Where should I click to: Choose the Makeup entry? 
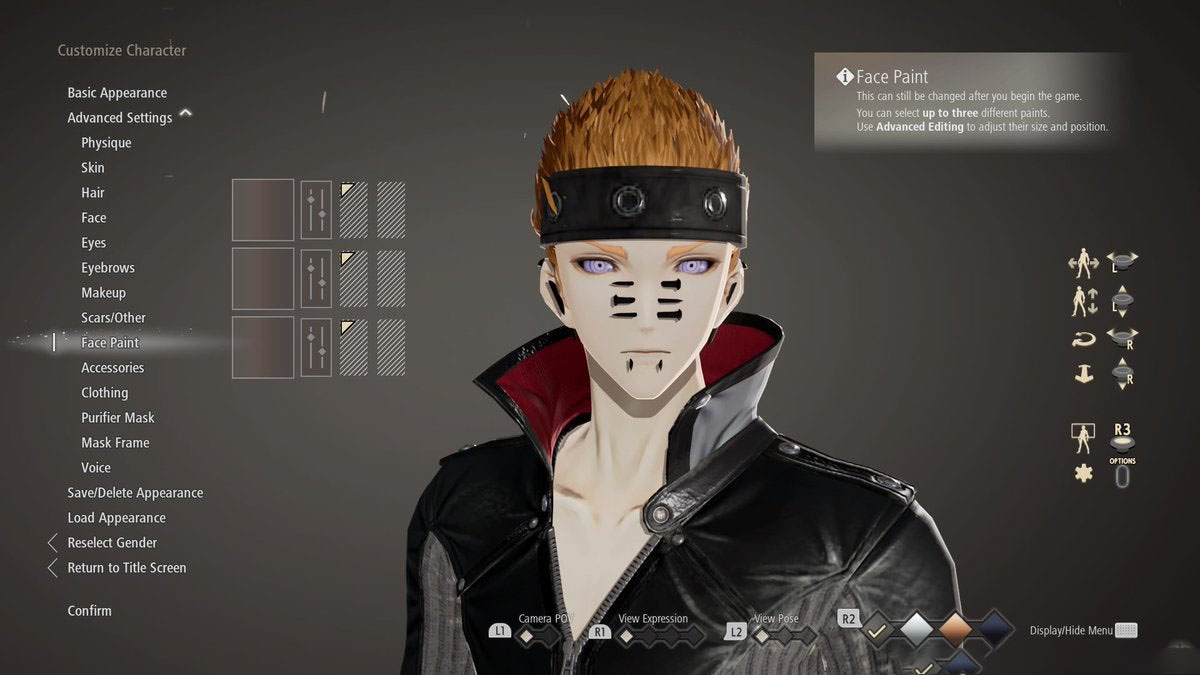pyautogui.click(x=104, y=293)
